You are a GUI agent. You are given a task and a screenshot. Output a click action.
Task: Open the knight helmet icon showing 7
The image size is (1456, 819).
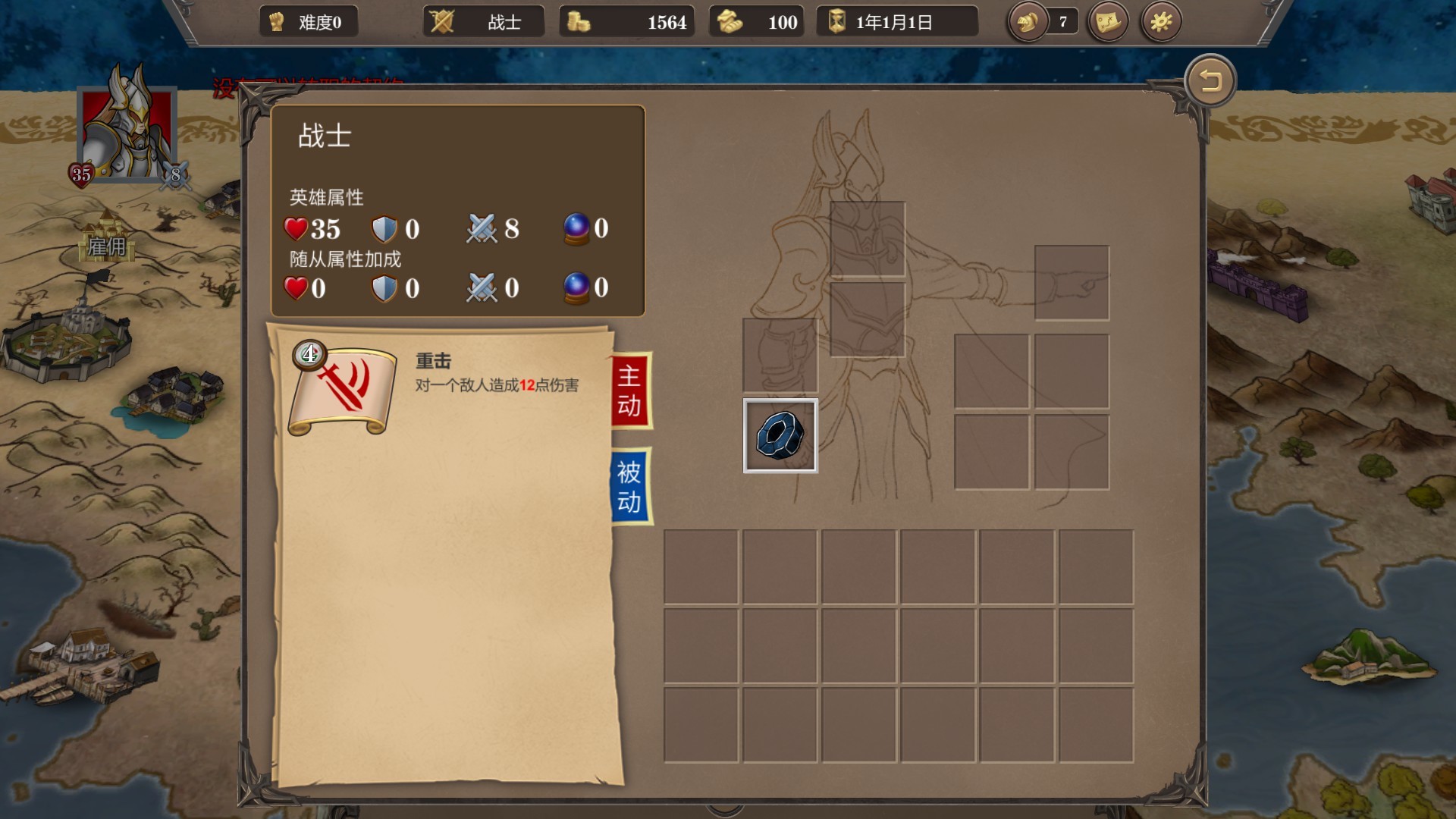1028,21
